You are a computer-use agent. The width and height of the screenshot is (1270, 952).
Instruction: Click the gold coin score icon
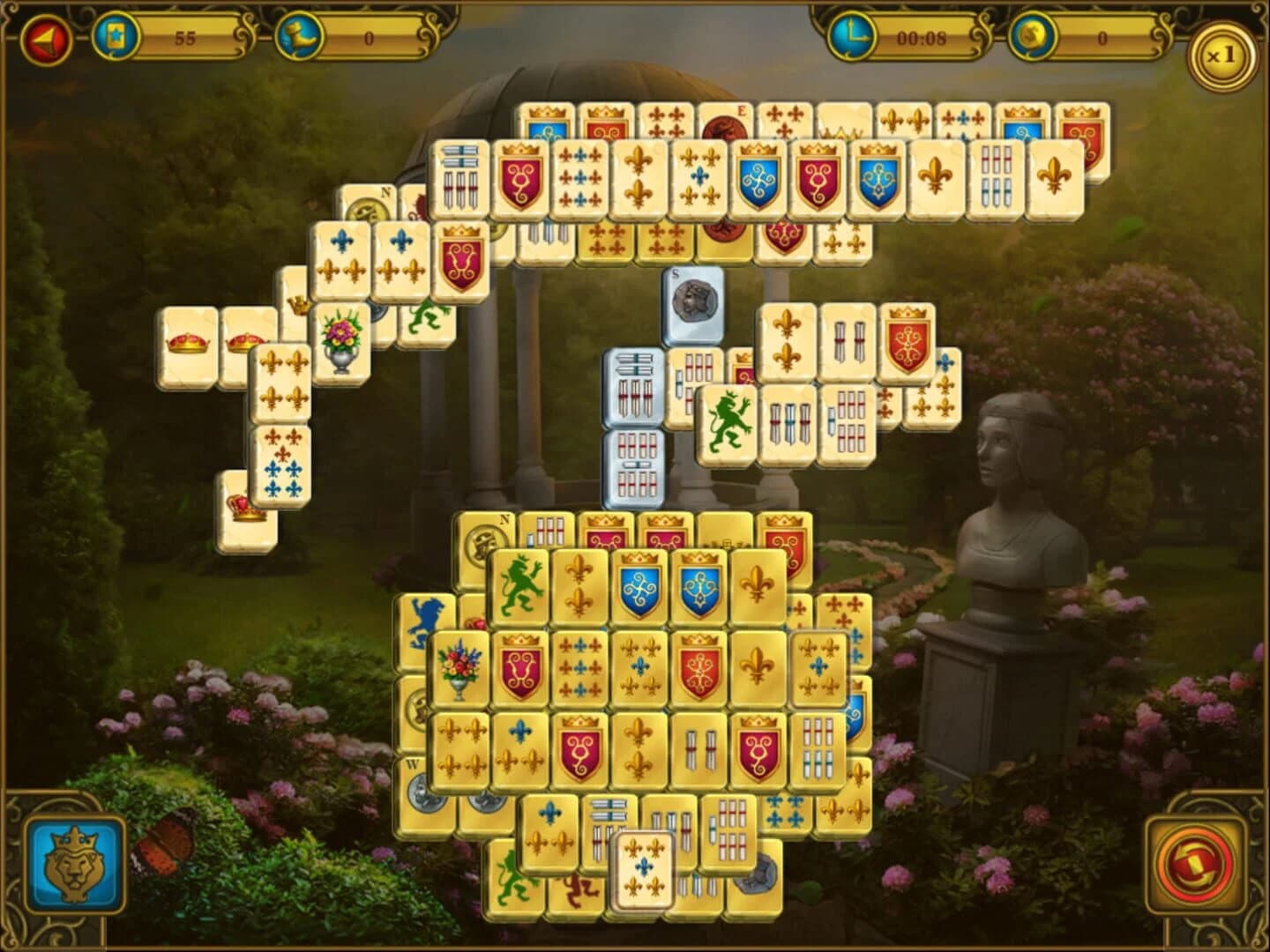1032,35
